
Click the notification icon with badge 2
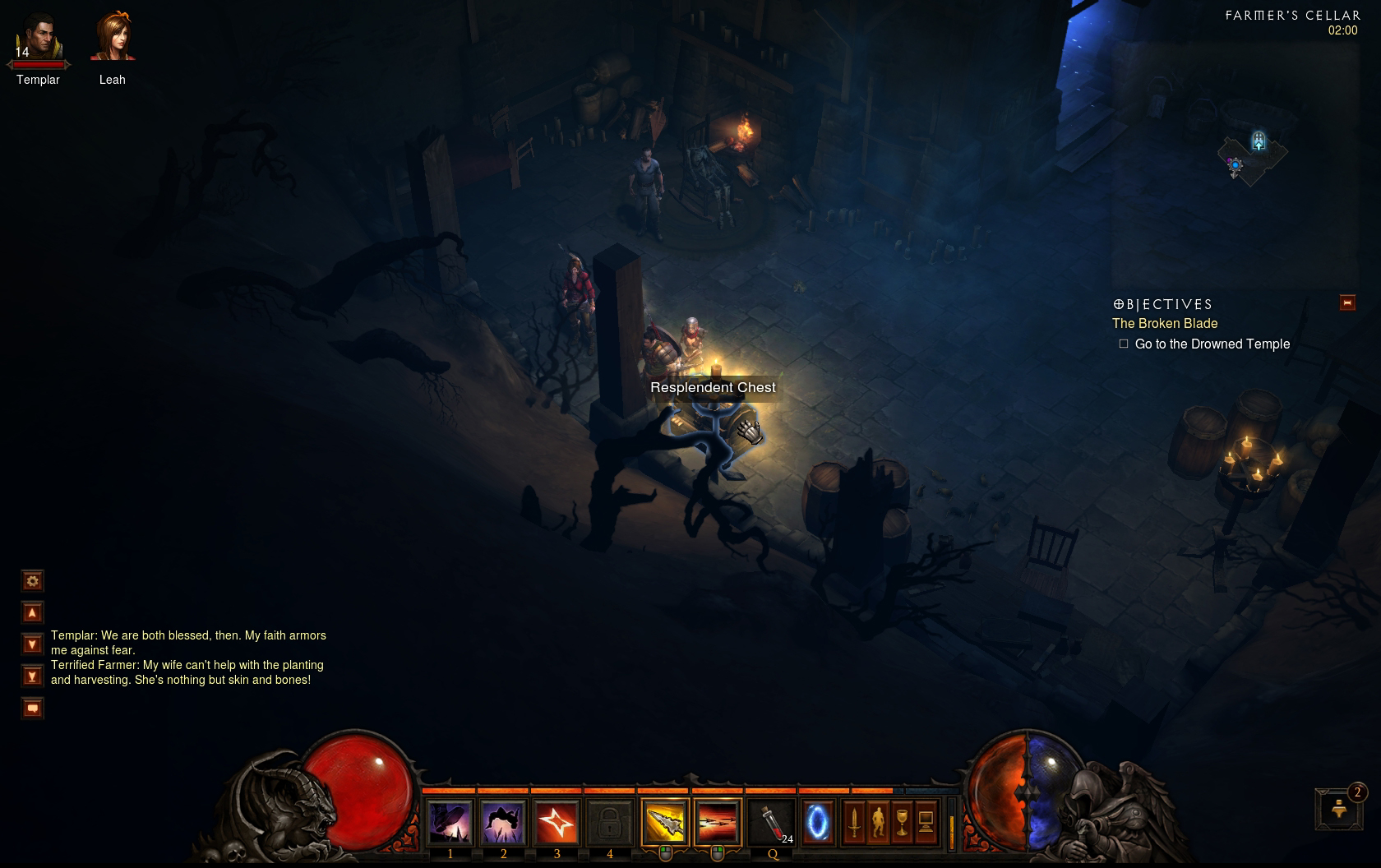pyautogui.click(x=1339, y=809)
